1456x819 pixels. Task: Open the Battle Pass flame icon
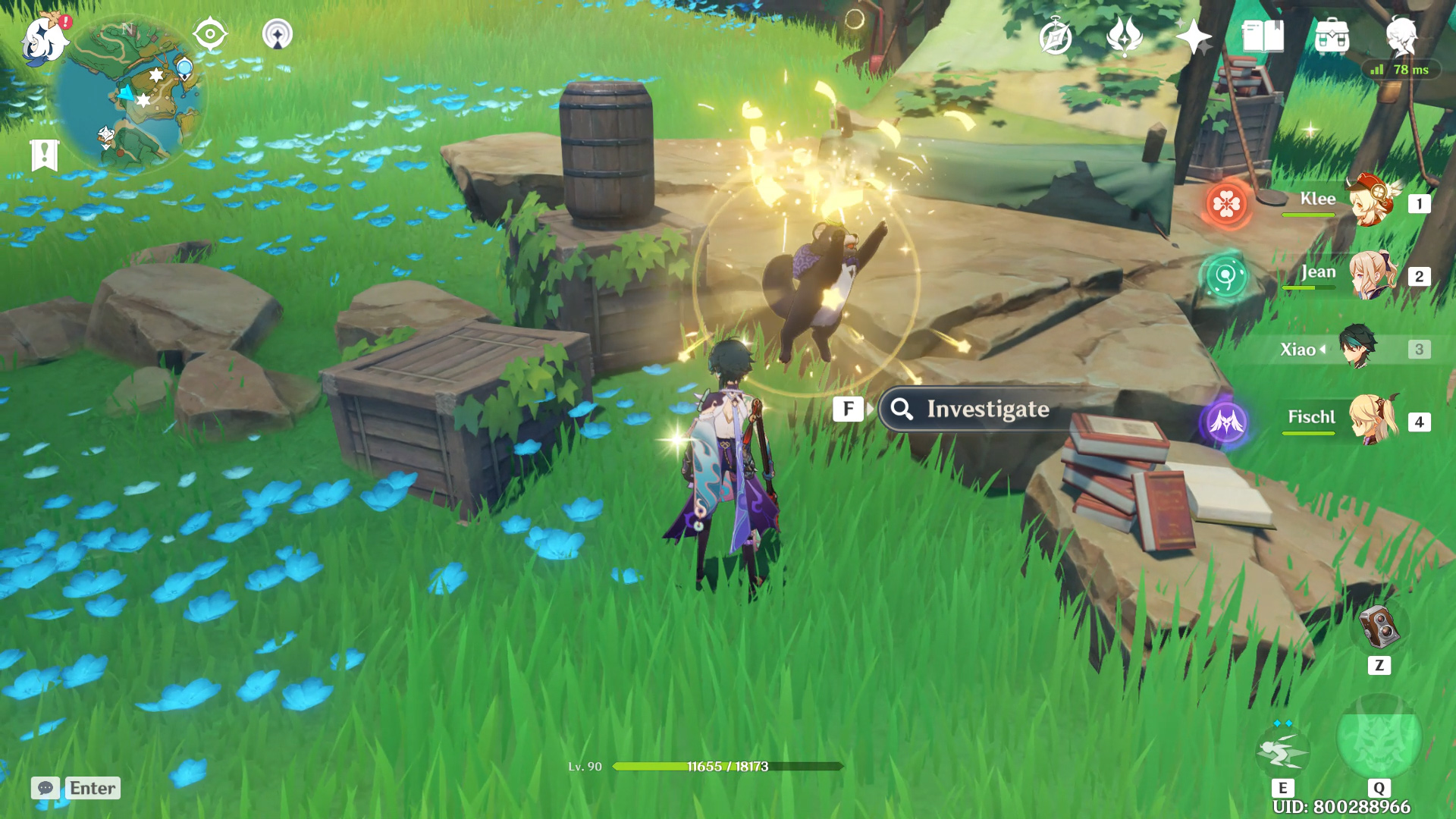click(1125, 37)
